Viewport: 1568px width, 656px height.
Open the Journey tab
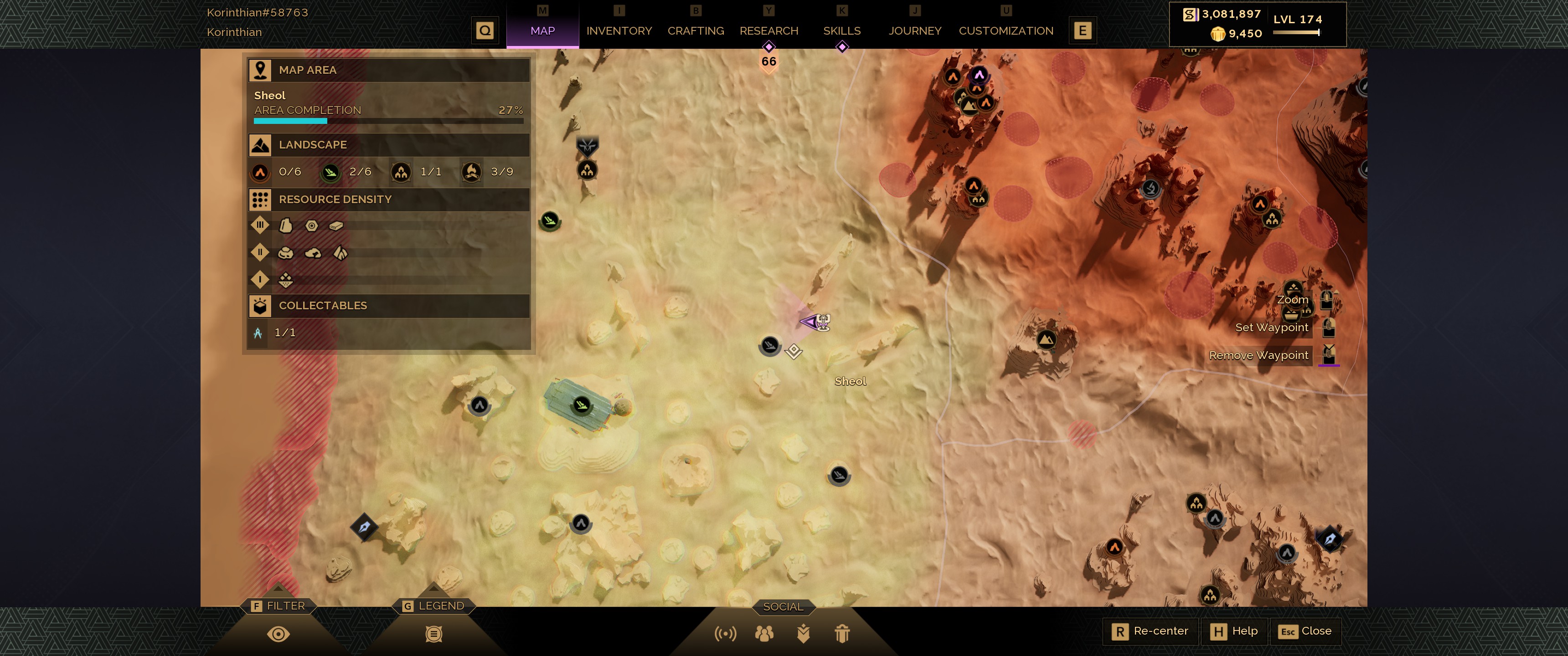coord(914,31)
